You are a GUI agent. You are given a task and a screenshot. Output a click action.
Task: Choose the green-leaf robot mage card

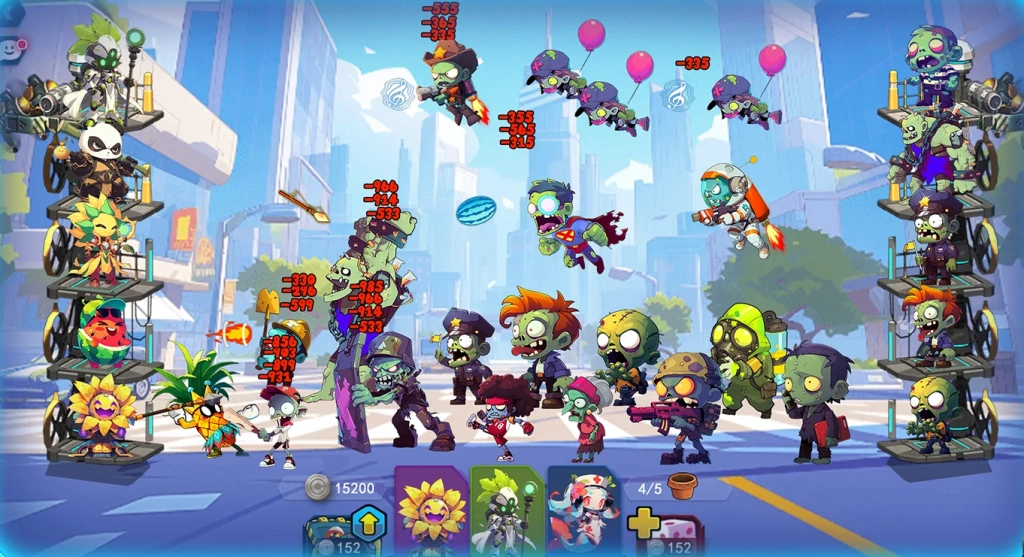pyautogui.click(x=506, y=510)
